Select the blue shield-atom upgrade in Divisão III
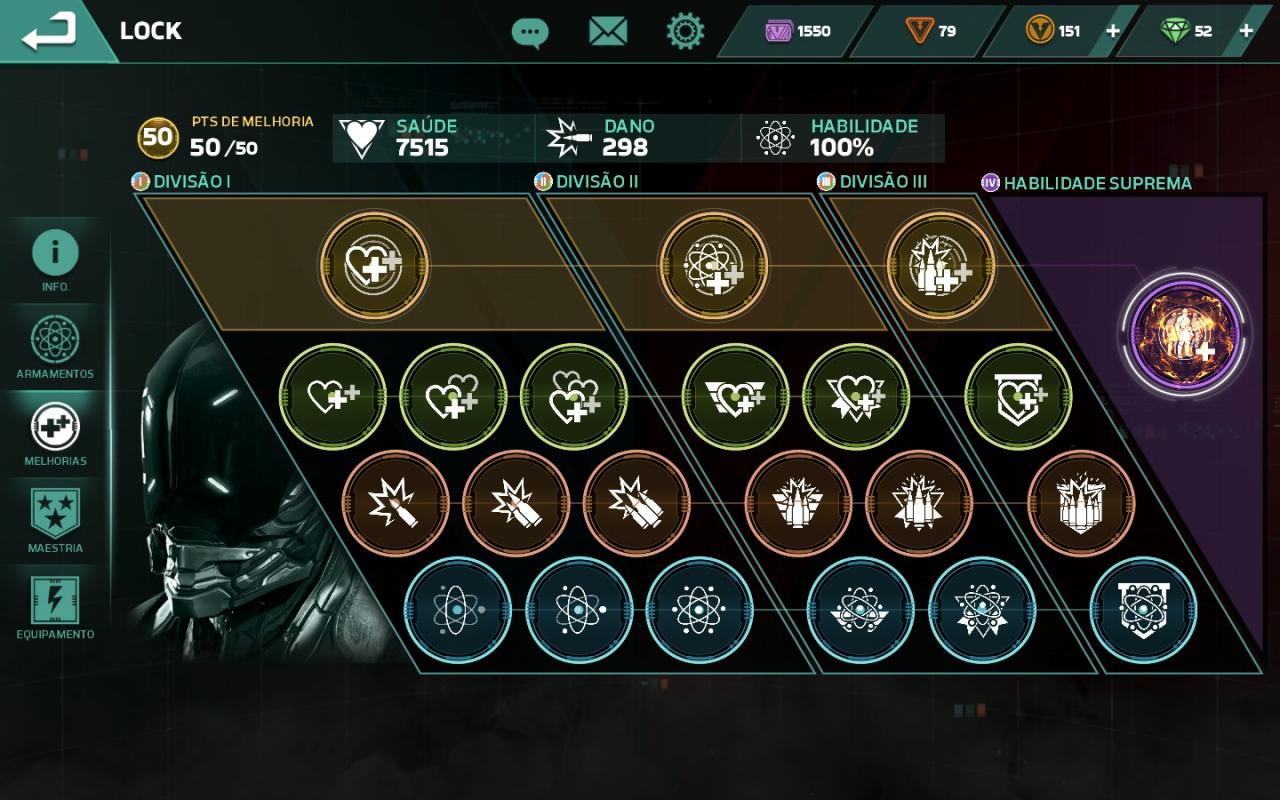This screenshot has height=800, width=1280. click(x=1143, y=609)
